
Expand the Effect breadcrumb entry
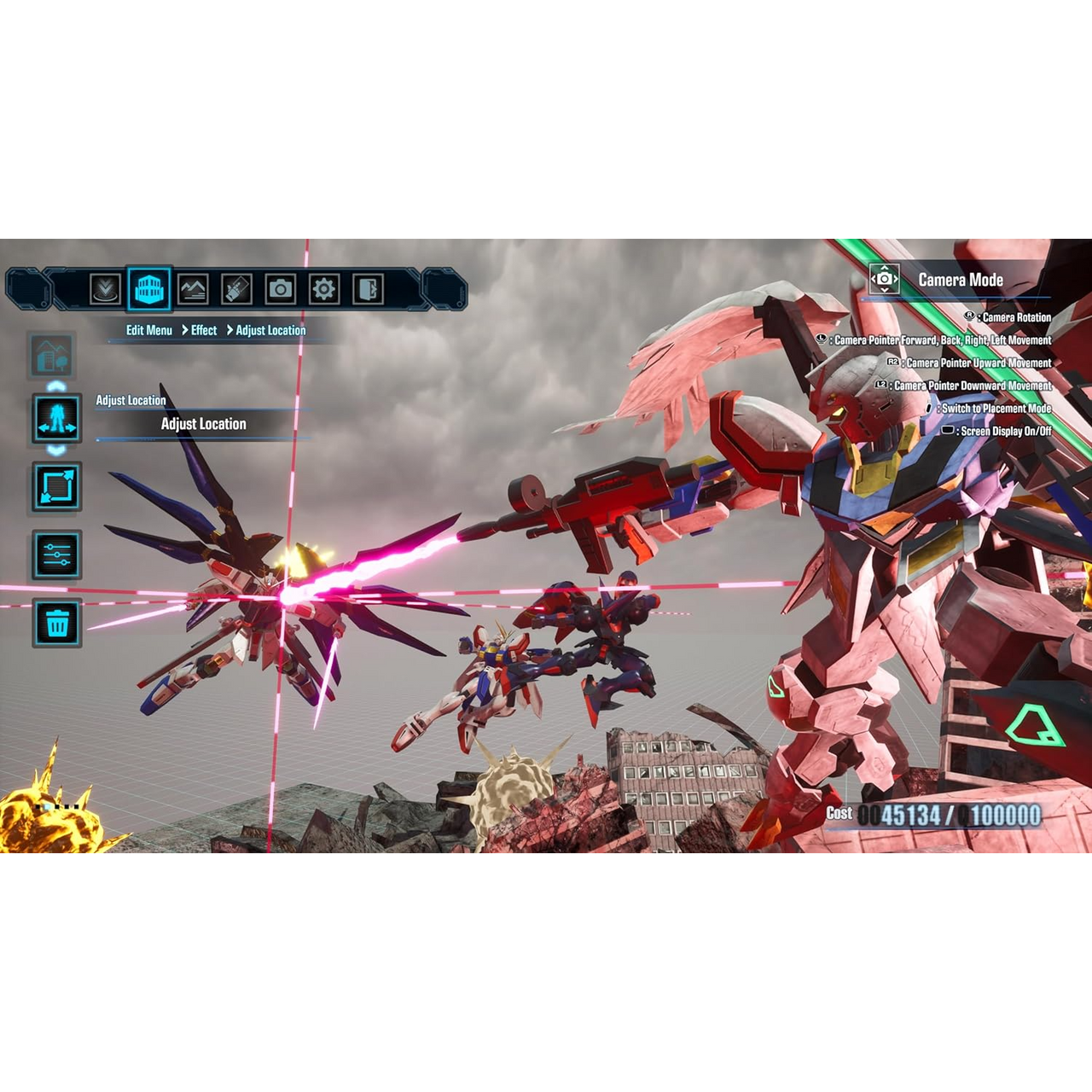[x=203, y=330]
